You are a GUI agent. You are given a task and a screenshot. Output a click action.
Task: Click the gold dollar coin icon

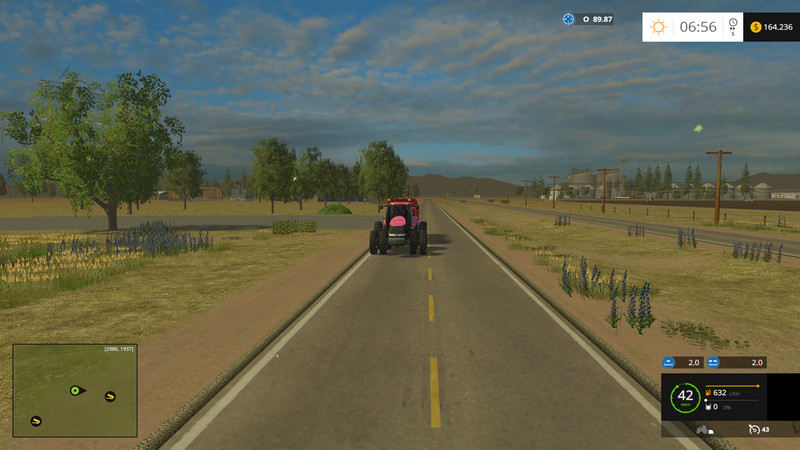(755, 27)
